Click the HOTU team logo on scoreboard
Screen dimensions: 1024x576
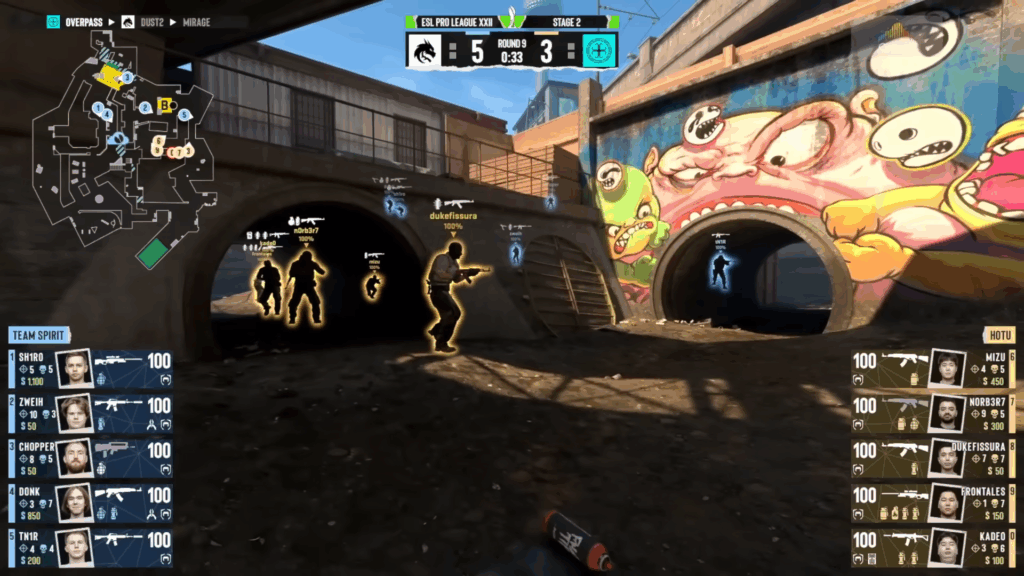pyautogui.click(x=597, y=51)
